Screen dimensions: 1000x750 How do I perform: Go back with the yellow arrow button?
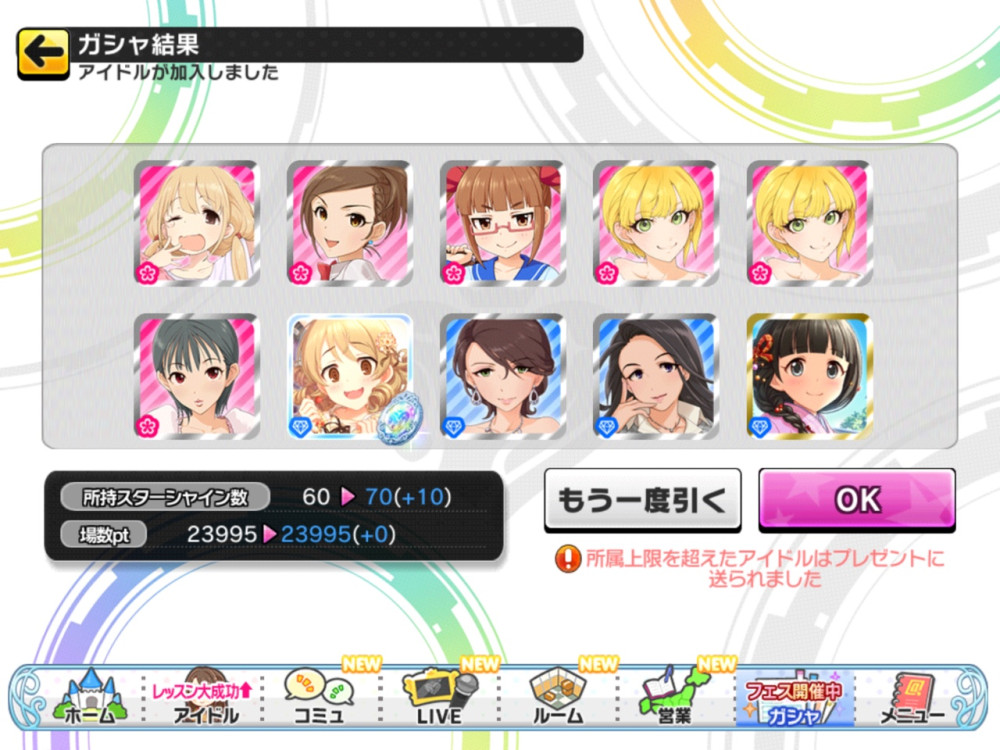point(43,55)
